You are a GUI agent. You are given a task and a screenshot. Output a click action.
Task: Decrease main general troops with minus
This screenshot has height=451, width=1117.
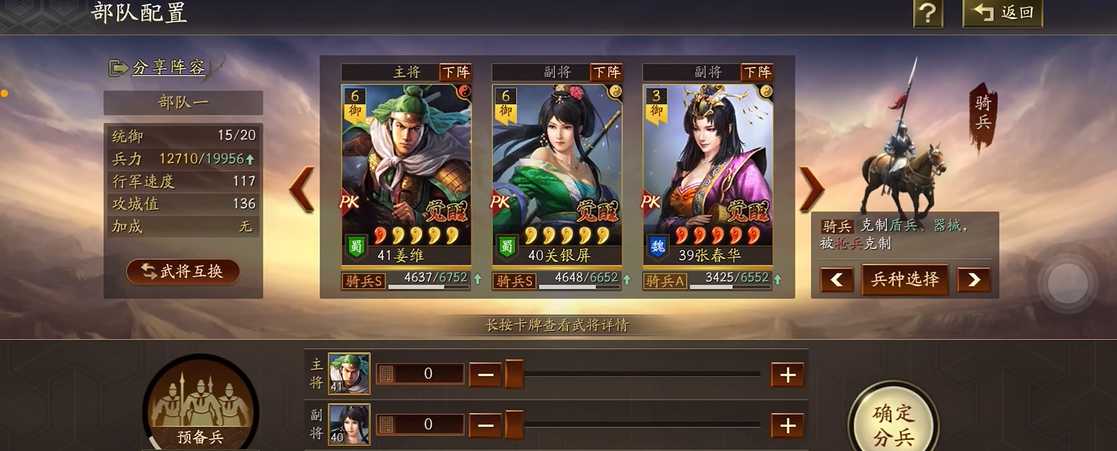[485, 375]
